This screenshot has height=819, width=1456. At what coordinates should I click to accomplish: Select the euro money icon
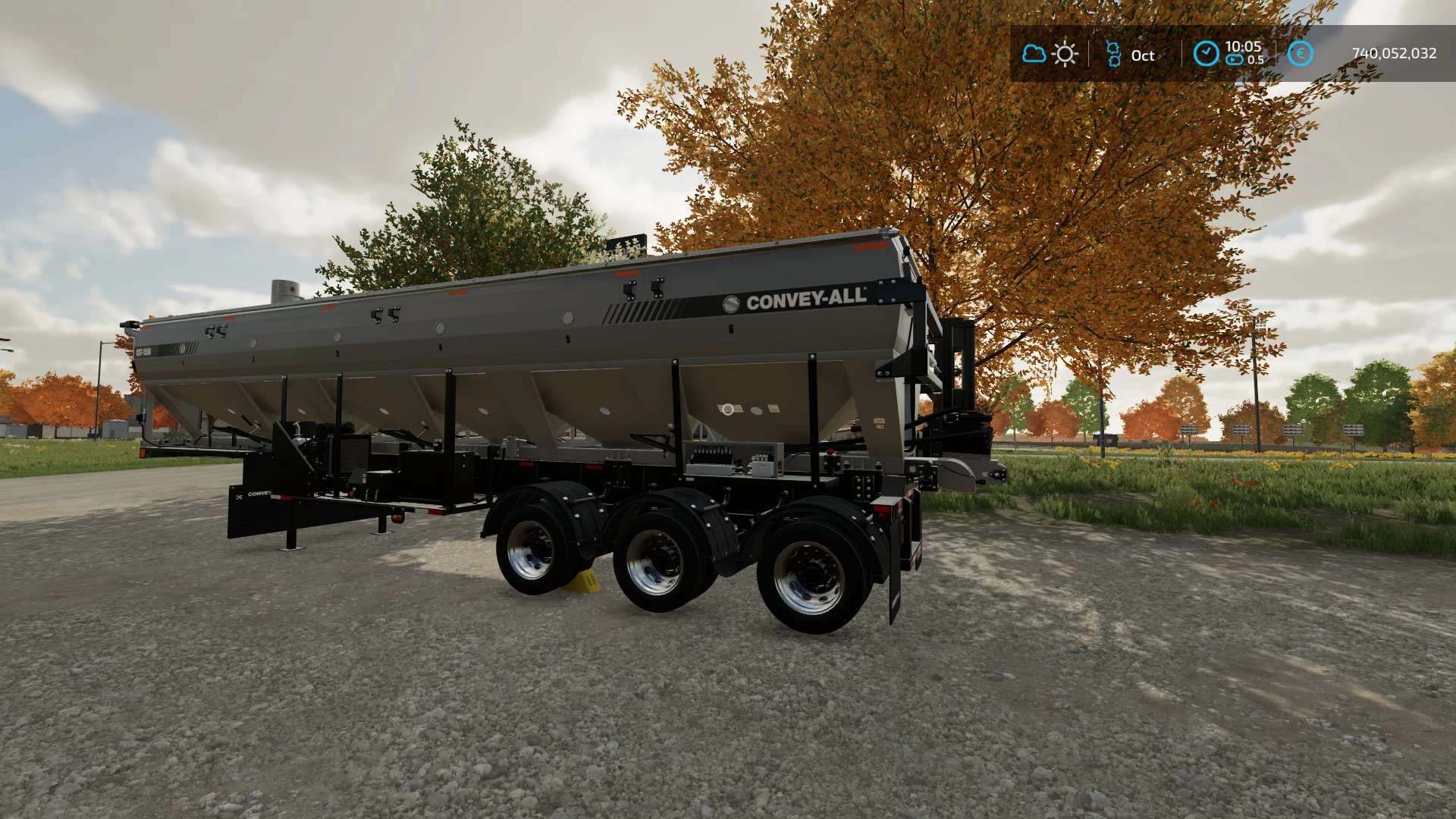pyautogui.click(x=1301, y=54)
